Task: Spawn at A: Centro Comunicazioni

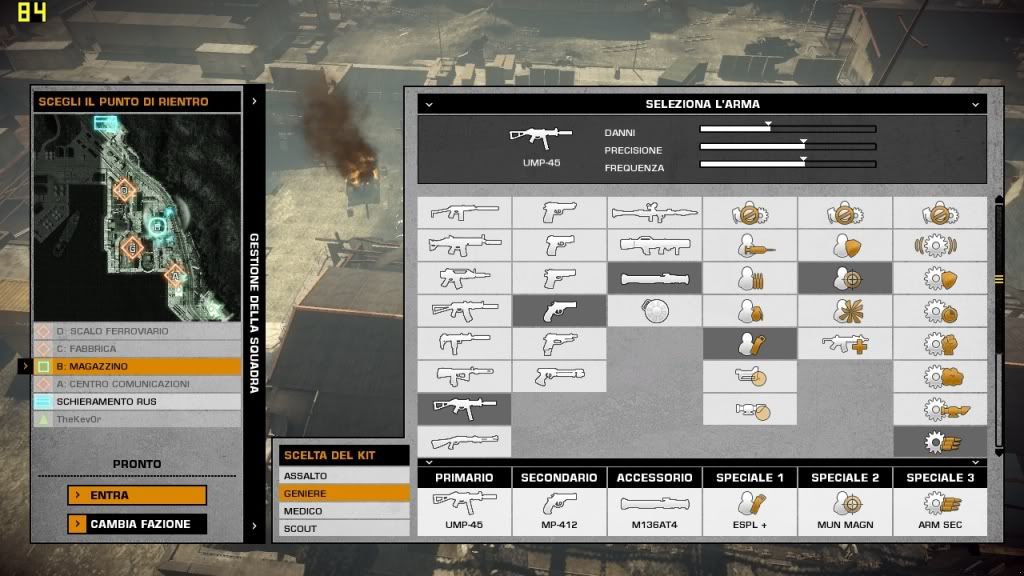Action: [x=138, y=384]
